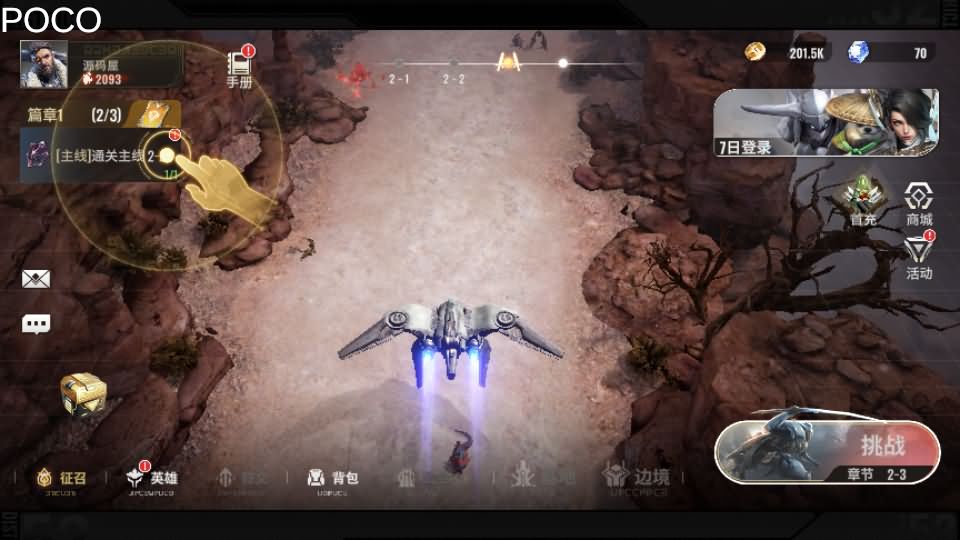
Task: Open the 商城 shop
Action: pos(918,203)
